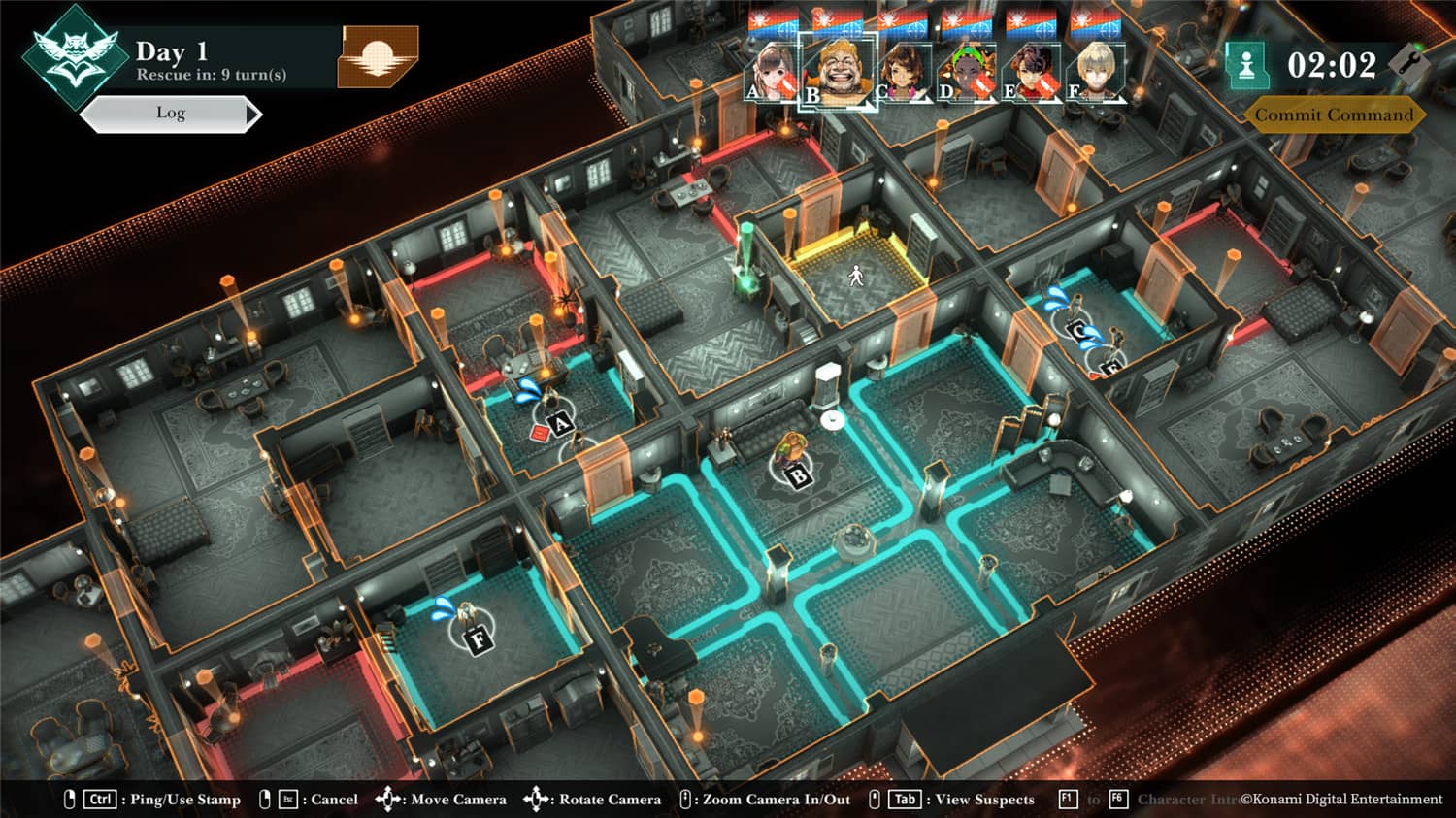Screen dimensions: 1456x818
Task: Select character B's laughing portrait
Action: click(x=837, y=72)
